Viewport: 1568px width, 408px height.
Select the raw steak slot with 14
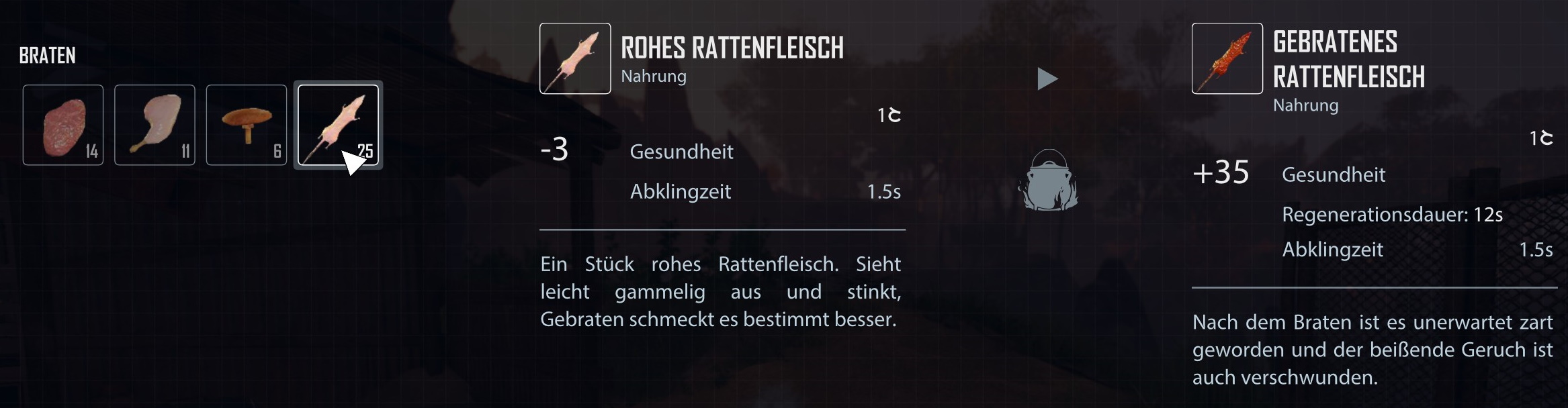(x=63, y=125)
